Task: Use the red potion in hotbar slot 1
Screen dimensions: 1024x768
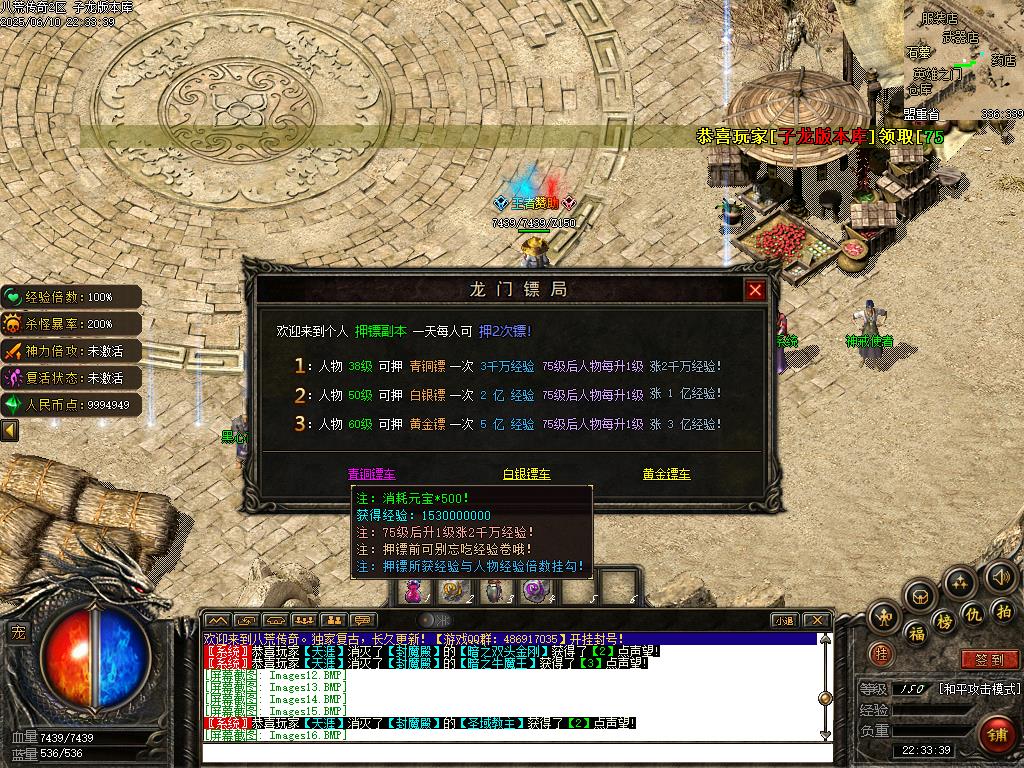Action: [413, 591]
